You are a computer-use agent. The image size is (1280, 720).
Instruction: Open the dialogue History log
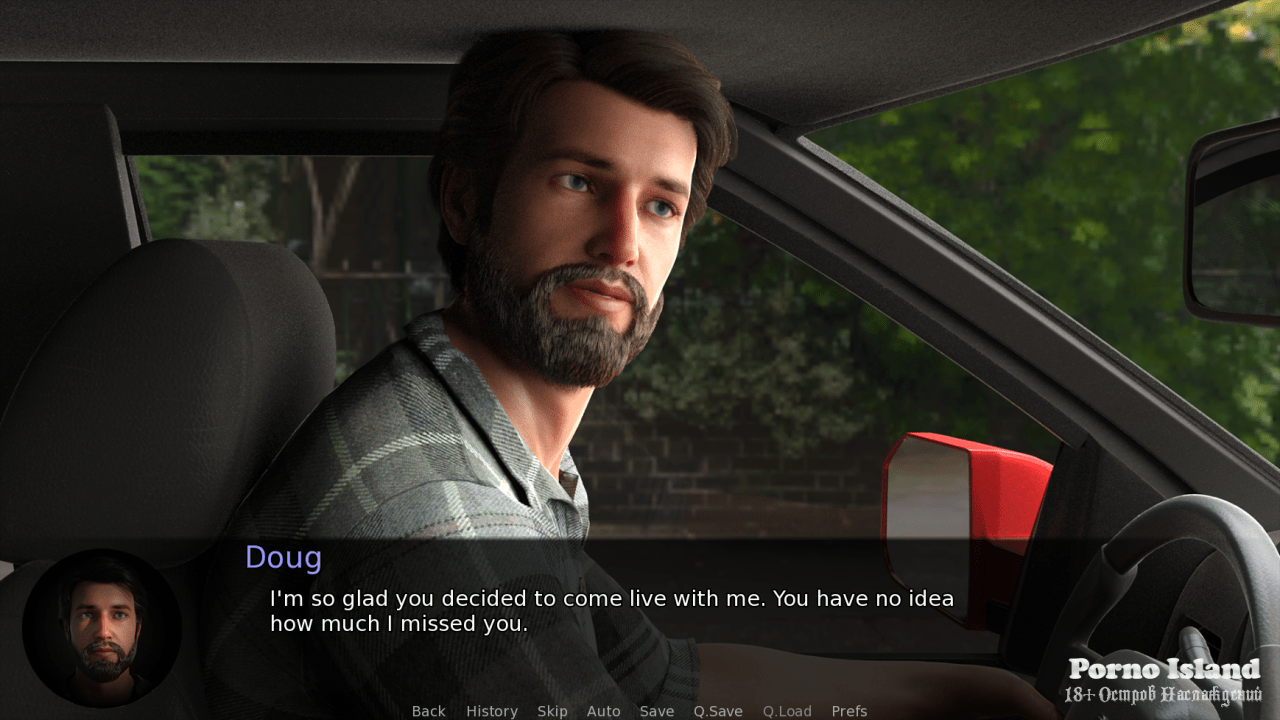click(x=491, y=711)
